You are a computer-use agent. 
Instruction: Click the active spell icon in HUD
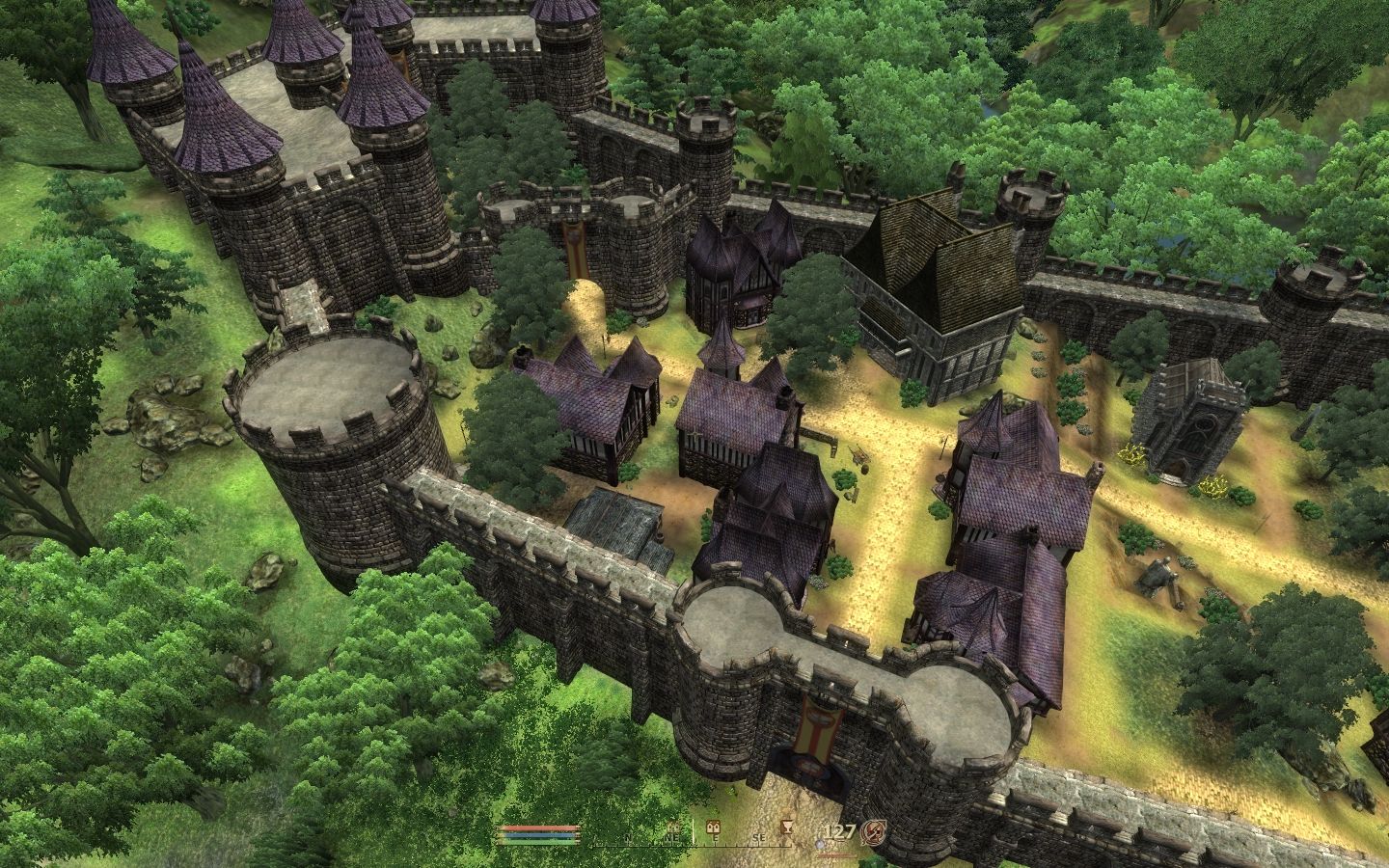click(x=872, y=833)
